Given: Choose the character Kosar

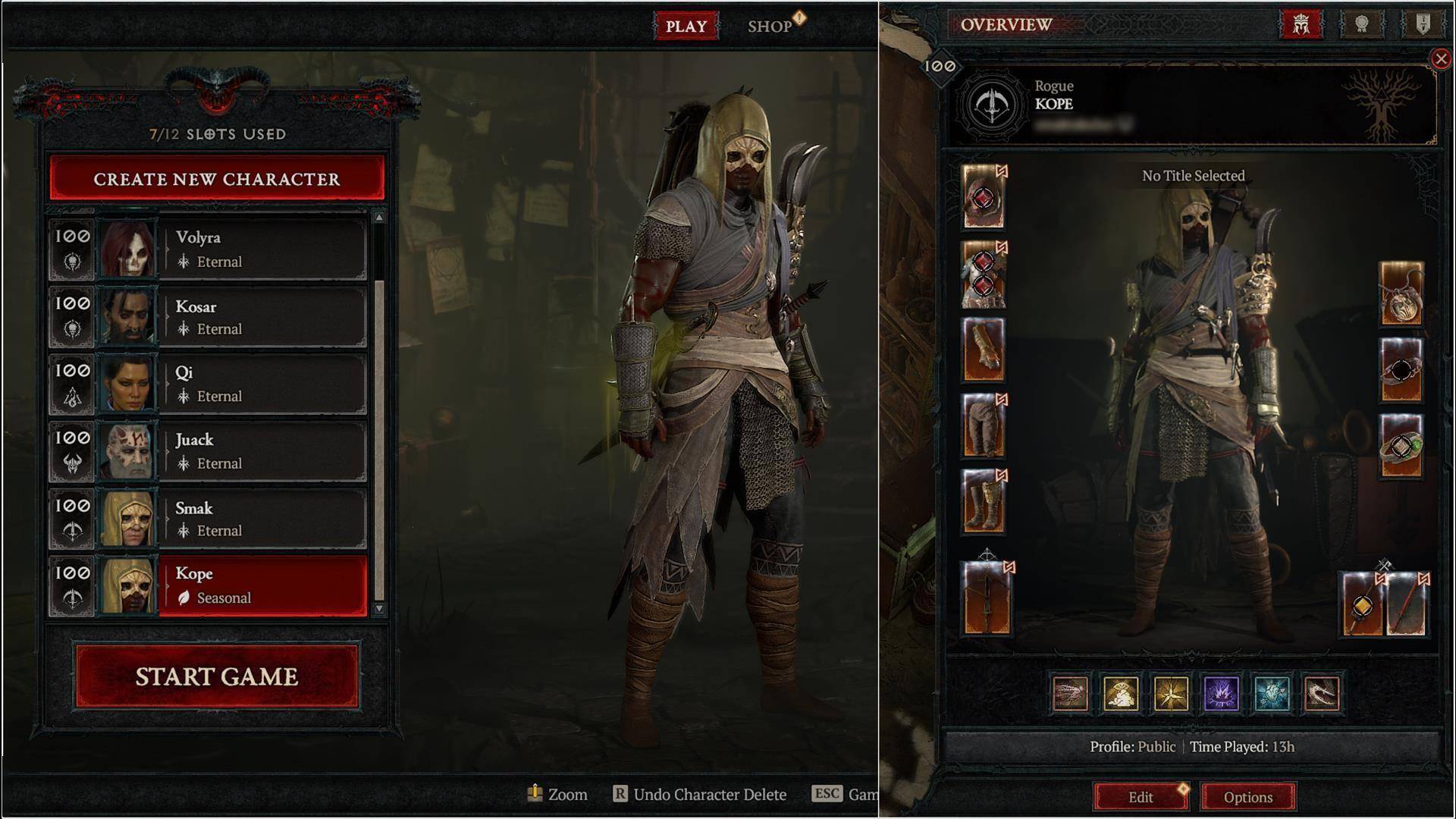Looking at the screenshot, I should pyautogui.click(x=262, y=317).
